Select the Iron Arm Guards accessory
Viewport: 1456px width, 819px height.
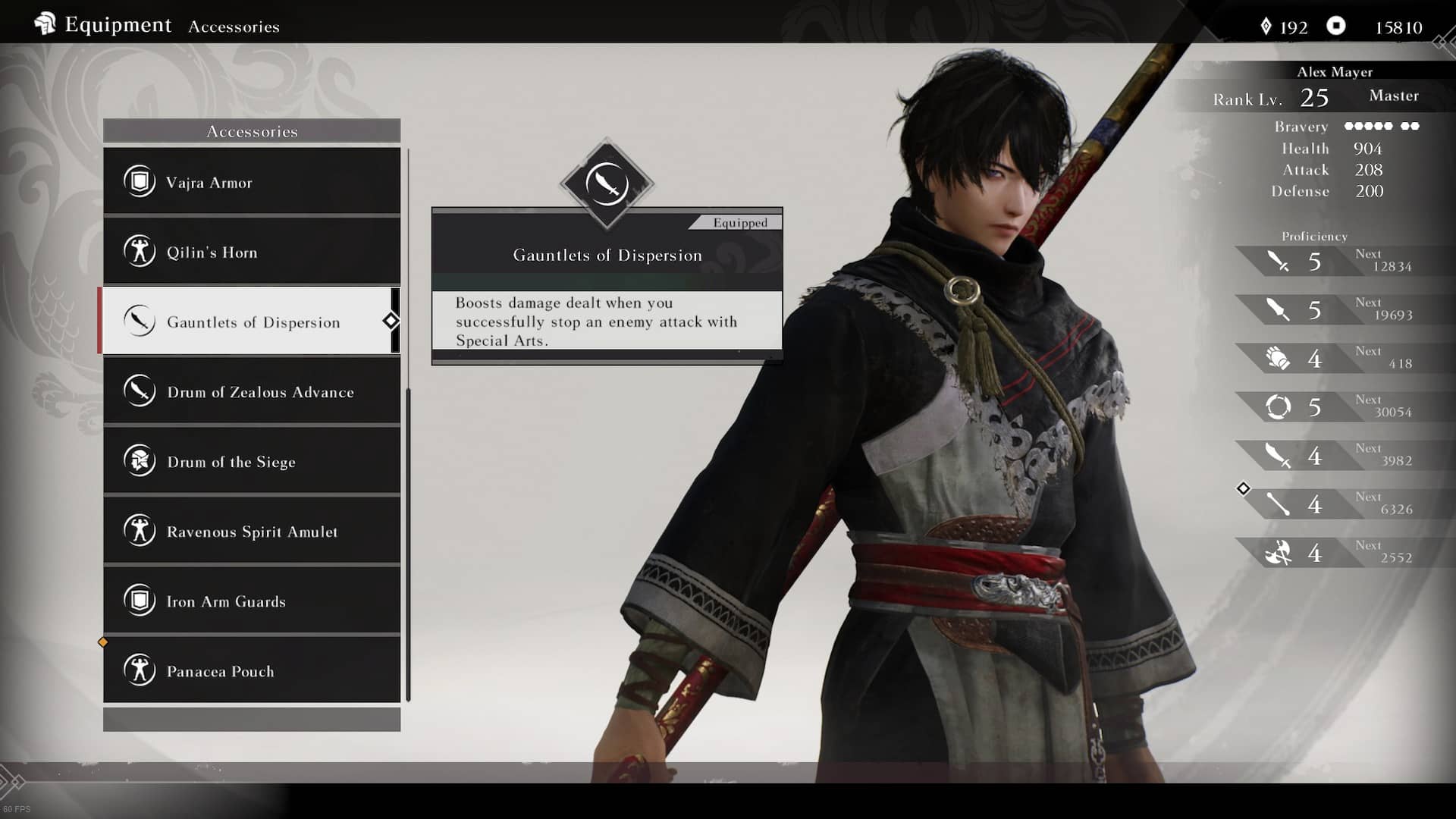point(251,601)
